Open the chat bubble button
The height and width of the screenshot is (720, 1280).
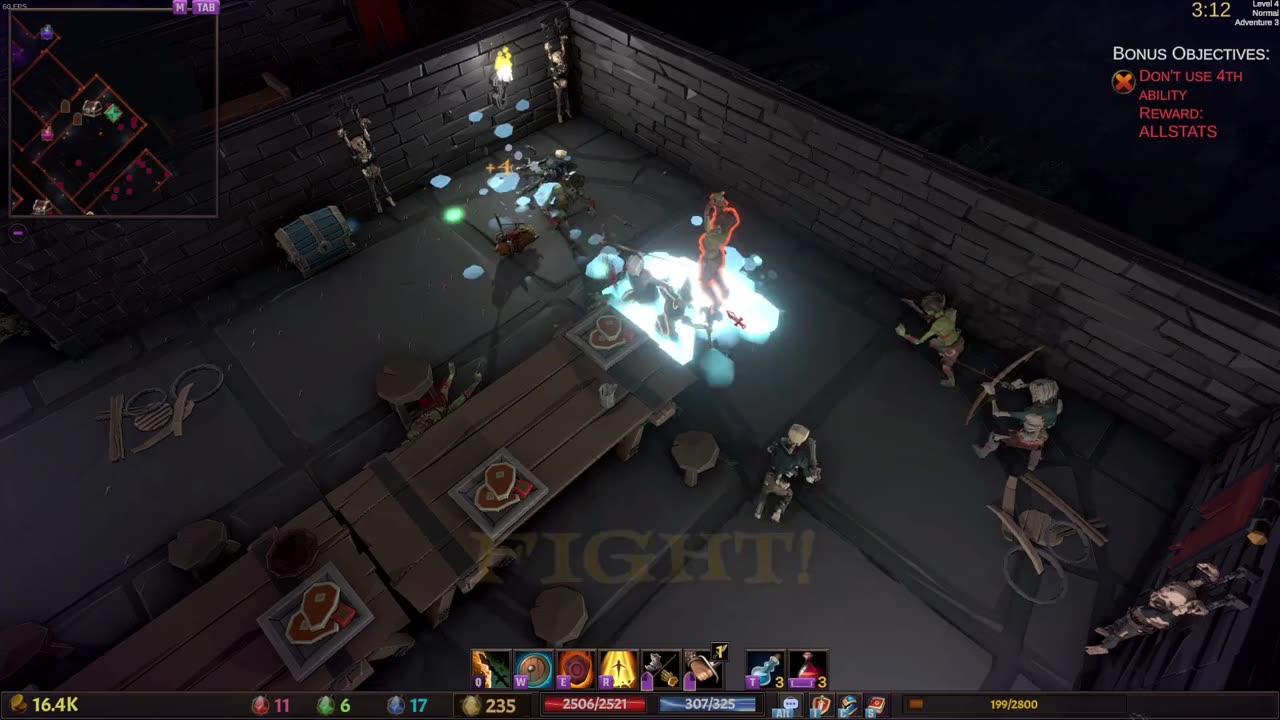point(790,705)
